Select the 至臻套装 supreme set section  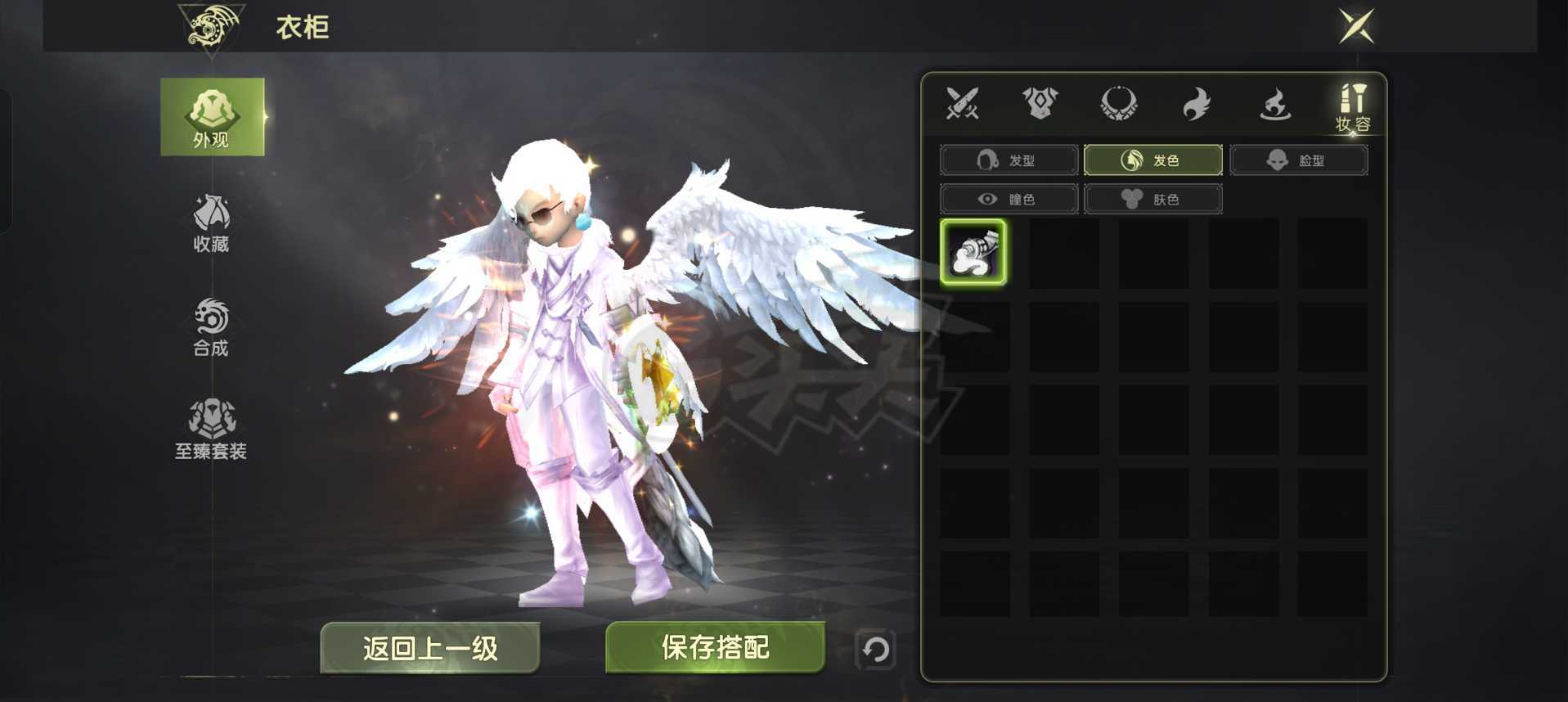(x=211, y=428)
